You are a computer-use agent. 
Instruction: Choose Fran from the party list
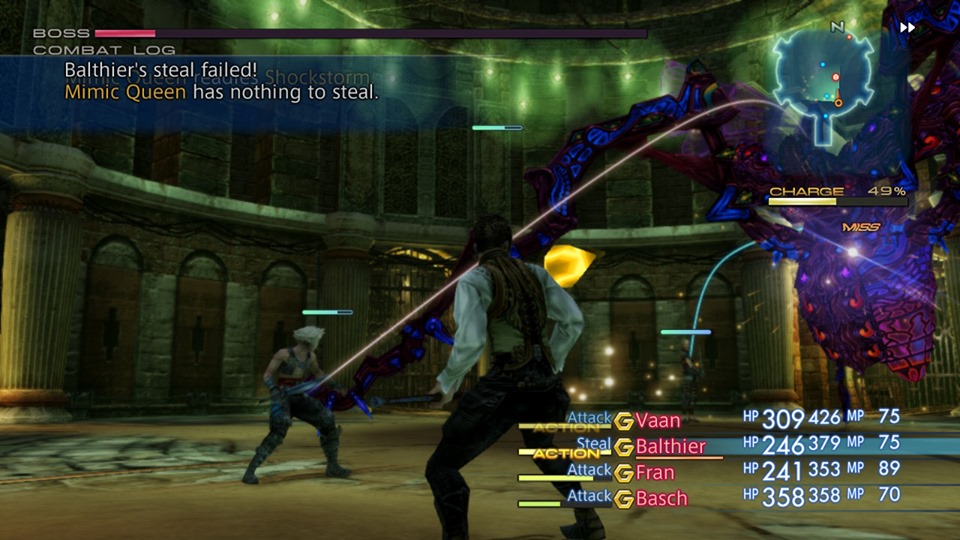coord(655,473)
